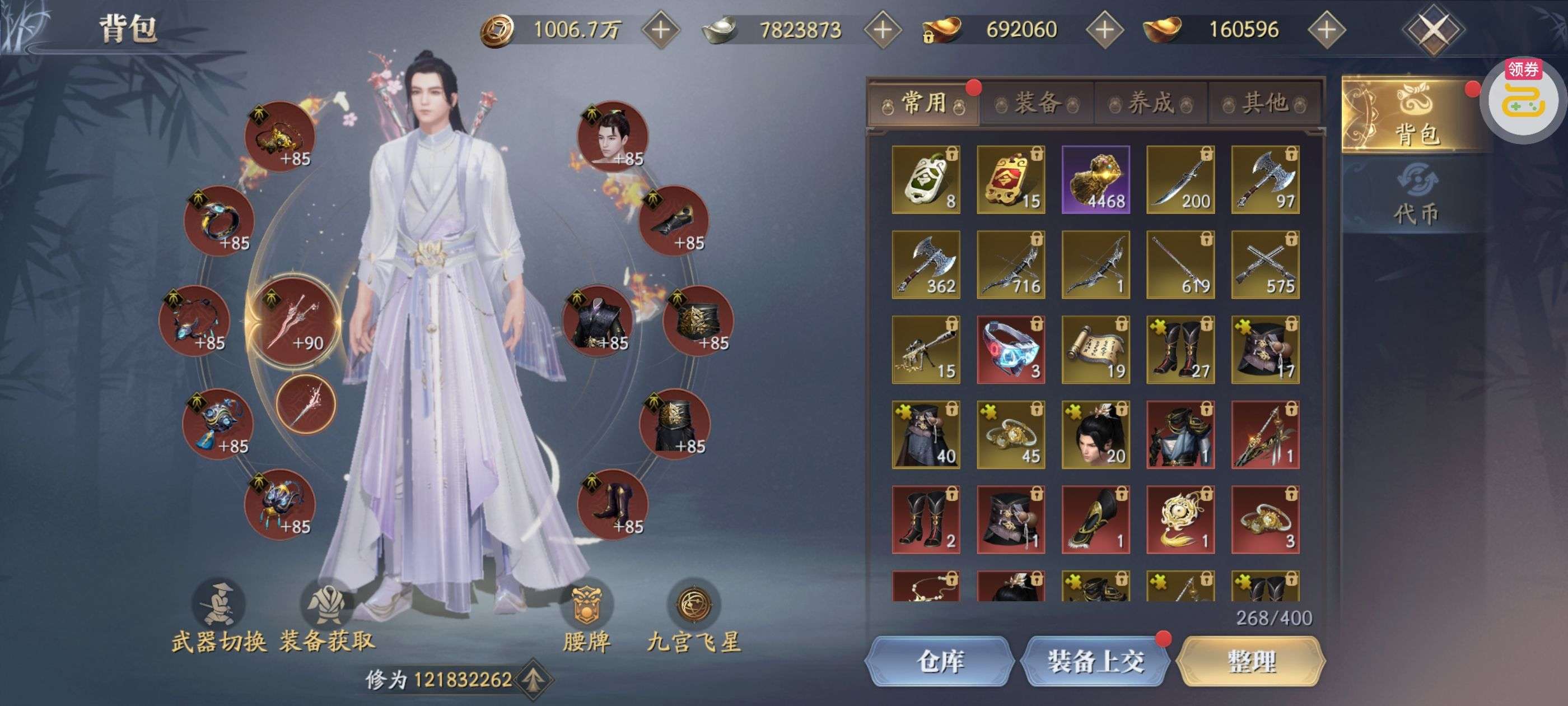Open the 代币 side tab
This screenshot has width=1568, height=706.
[1416, 198]
